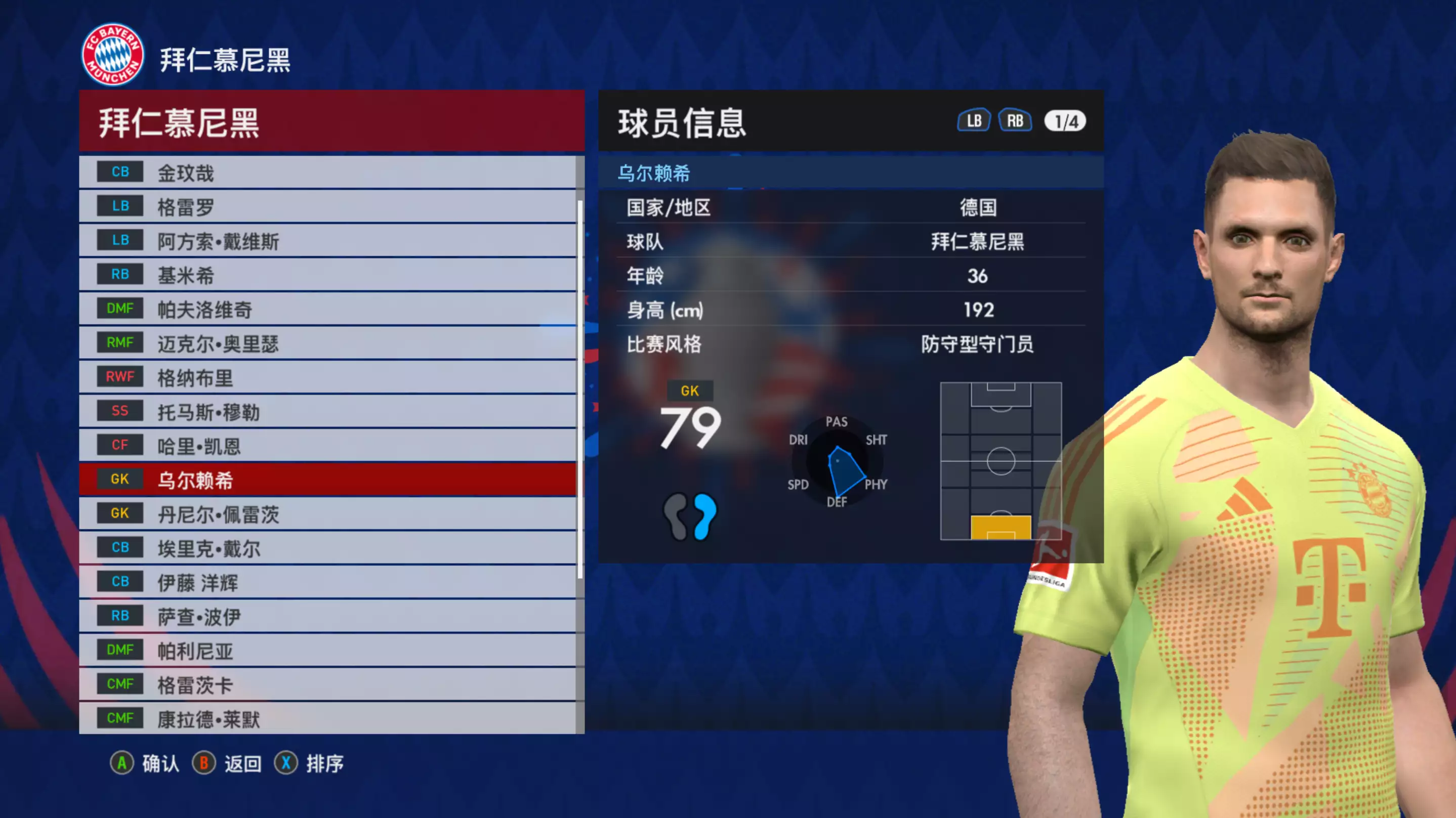1456x818 pixels.
Task: Pick right back 萨查•波伊
Action: pos(328,616)
